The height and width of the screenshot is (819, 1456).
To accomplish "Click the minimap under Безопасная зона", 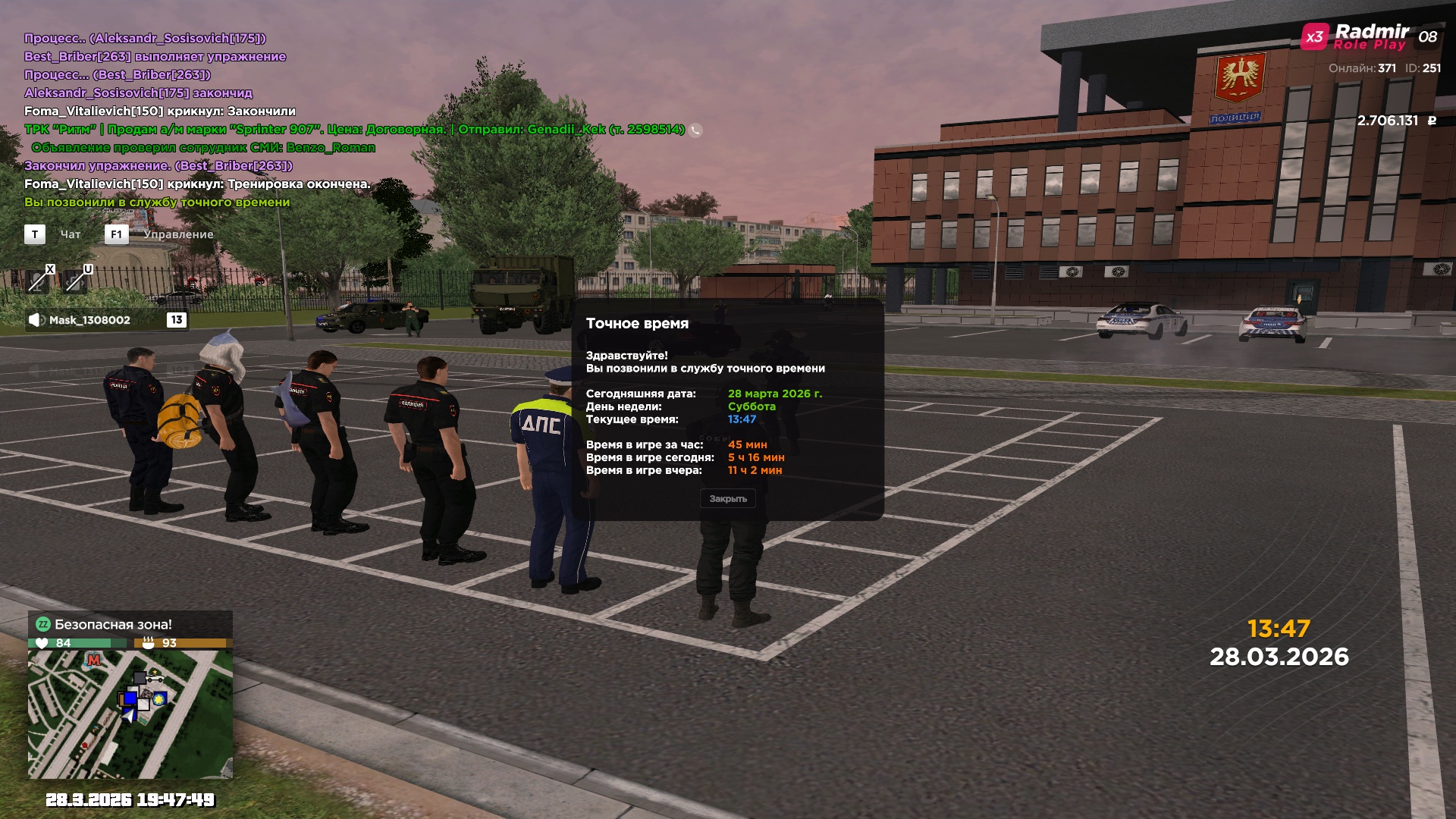I will coord(130,714).
